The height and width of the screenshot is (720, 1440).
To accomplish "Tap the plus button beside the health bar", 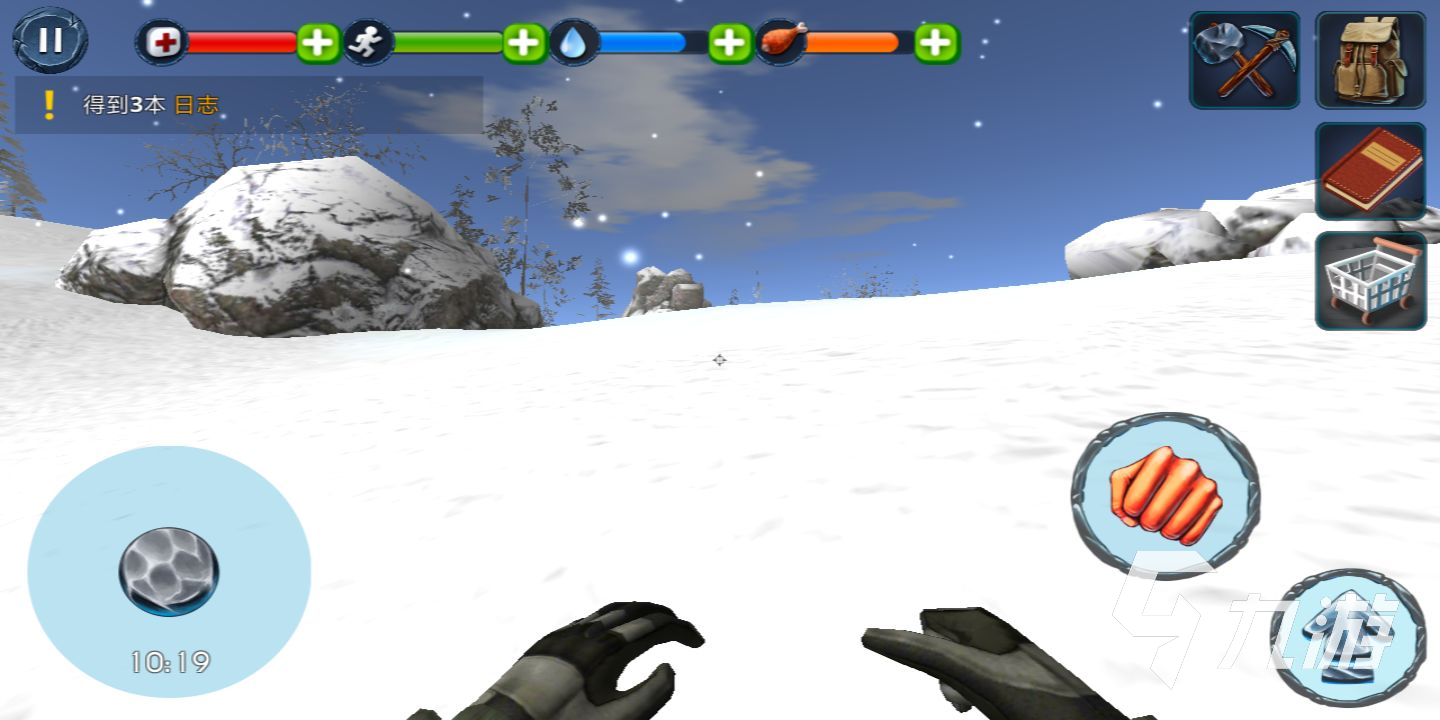I will [x=319, y=43].
